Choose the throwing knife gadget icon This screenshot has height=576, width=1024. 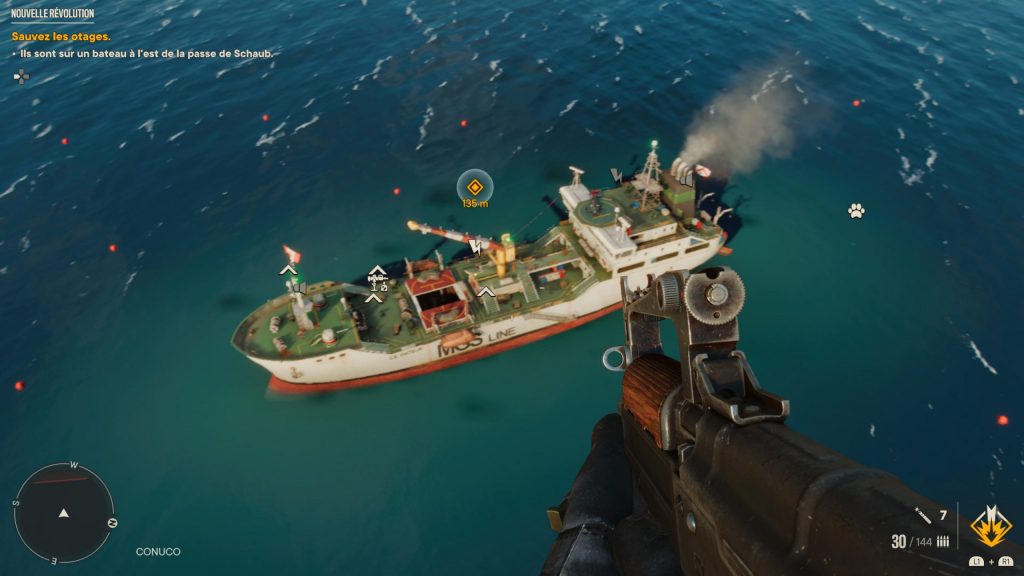click(924, 516)
